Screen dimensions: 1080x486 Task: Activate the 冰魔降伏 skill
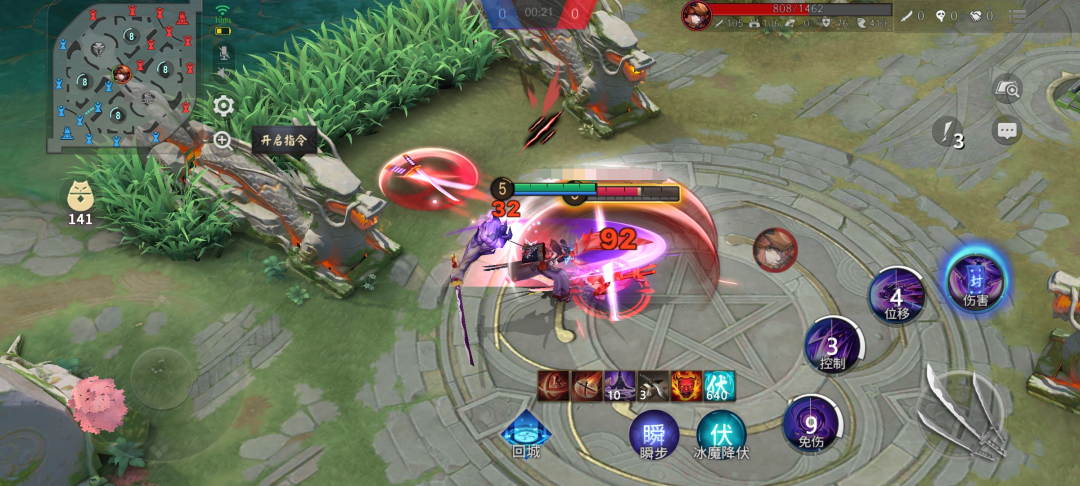click(x=721, y=436)
